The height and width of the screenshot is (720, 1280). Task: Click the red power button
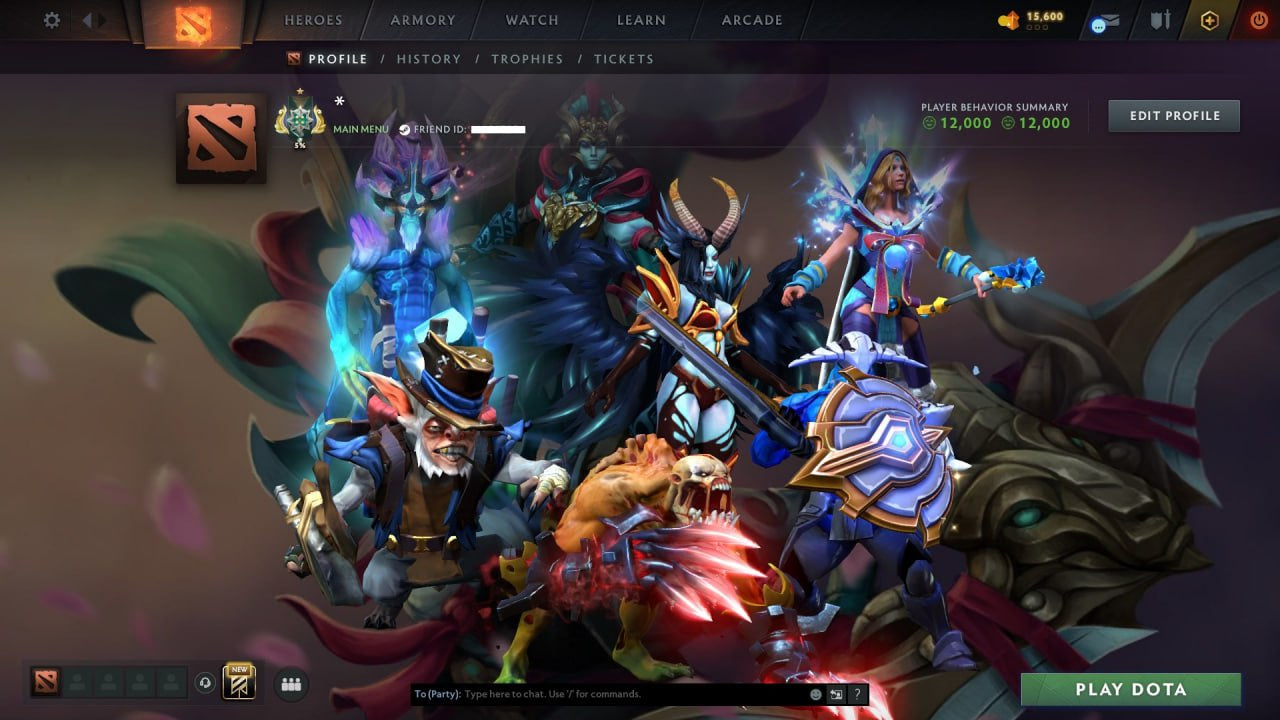tap(1258, 20)
